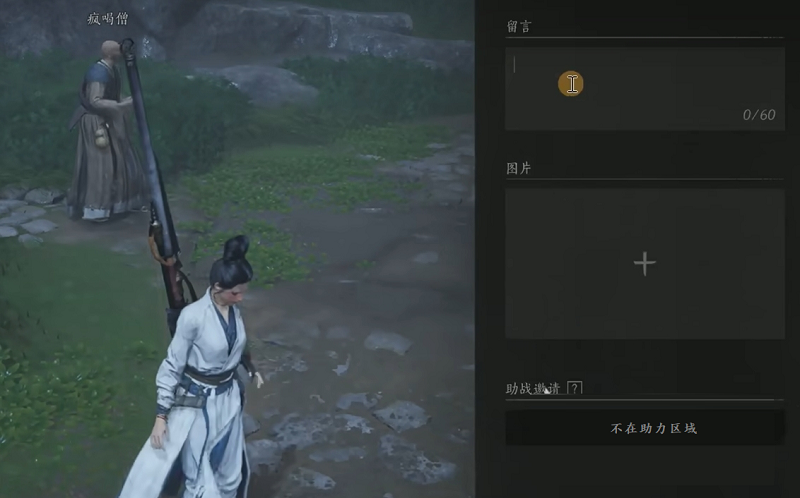Add a picture with the plus box
Image resolution: width=800 pixels, height=498 pixels.
click(x=645, y=263)
